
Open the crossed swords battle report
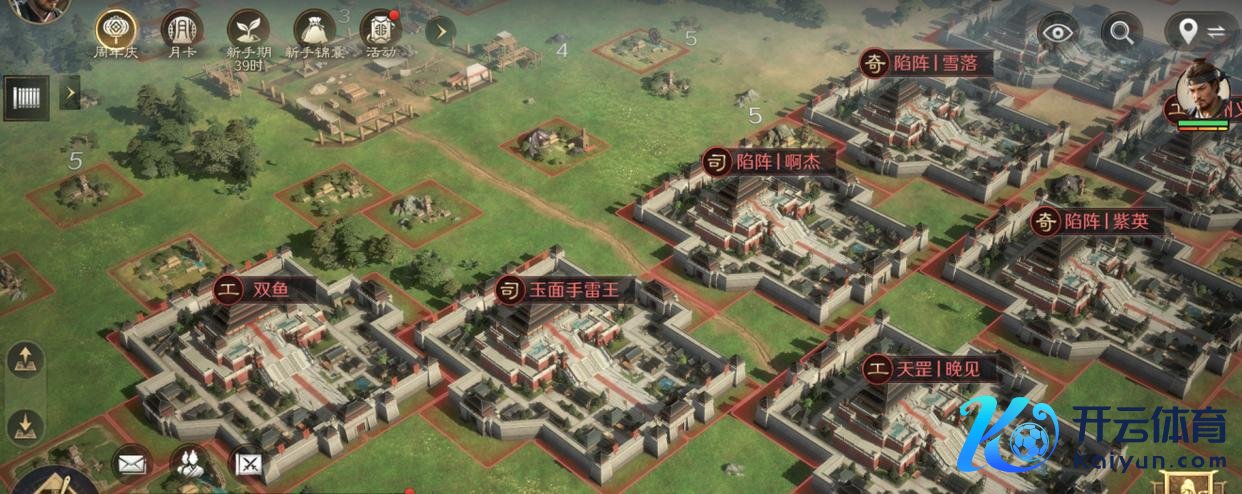pyautogui.click(x=246, y=463)
